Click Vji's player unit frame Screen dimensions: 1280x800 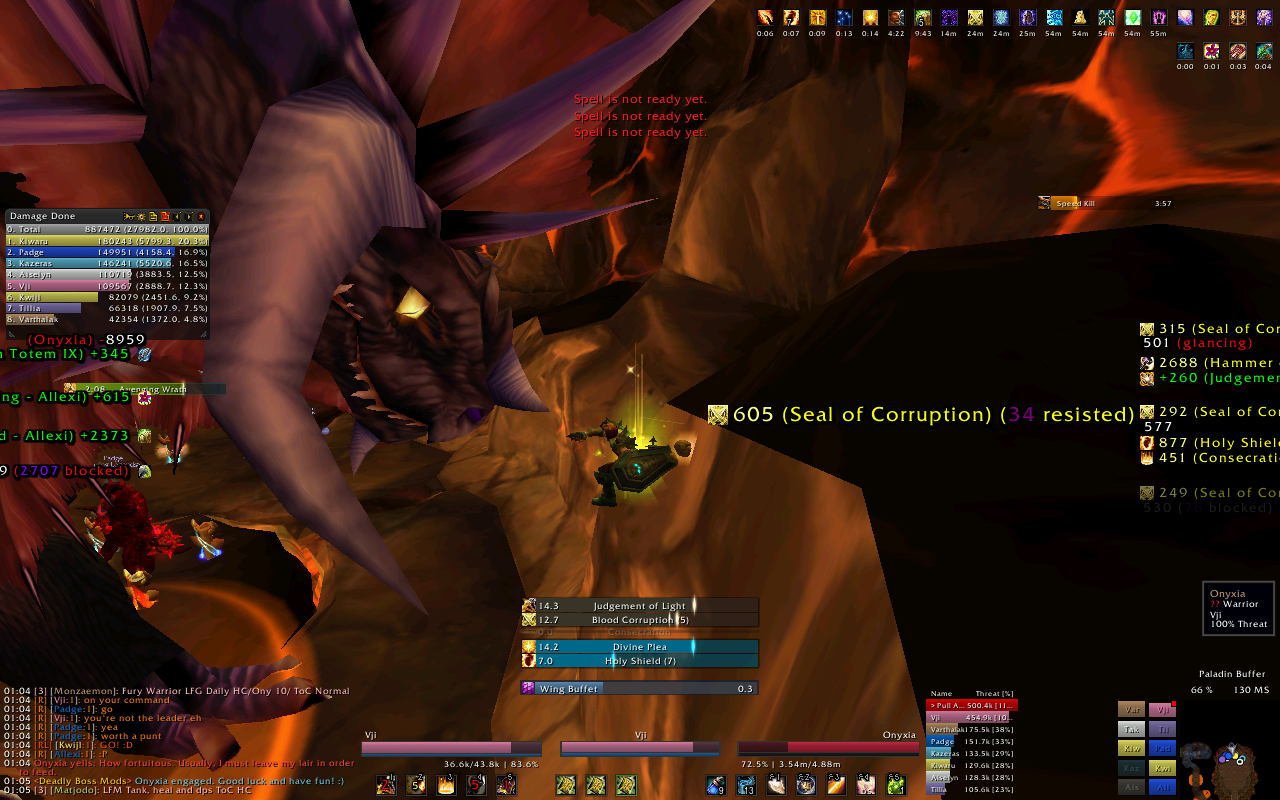450,747
